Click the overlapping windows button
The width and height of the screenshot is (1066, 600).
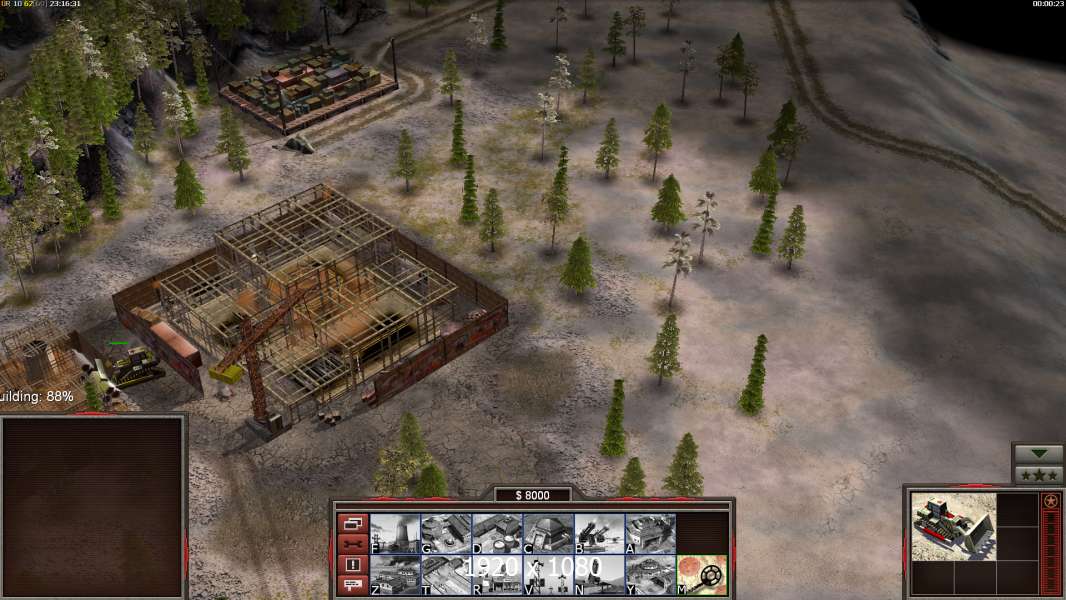[352, 523]
